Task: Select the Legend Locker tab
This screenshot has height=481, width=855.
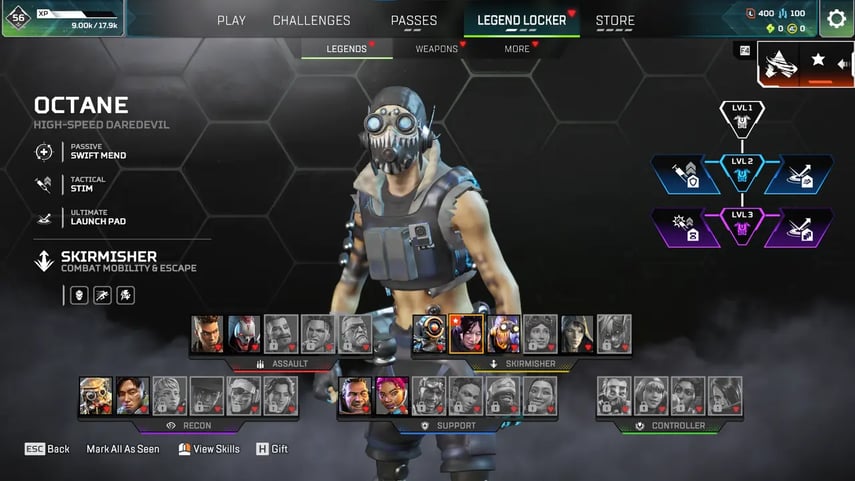Action: tap(522, 20)
